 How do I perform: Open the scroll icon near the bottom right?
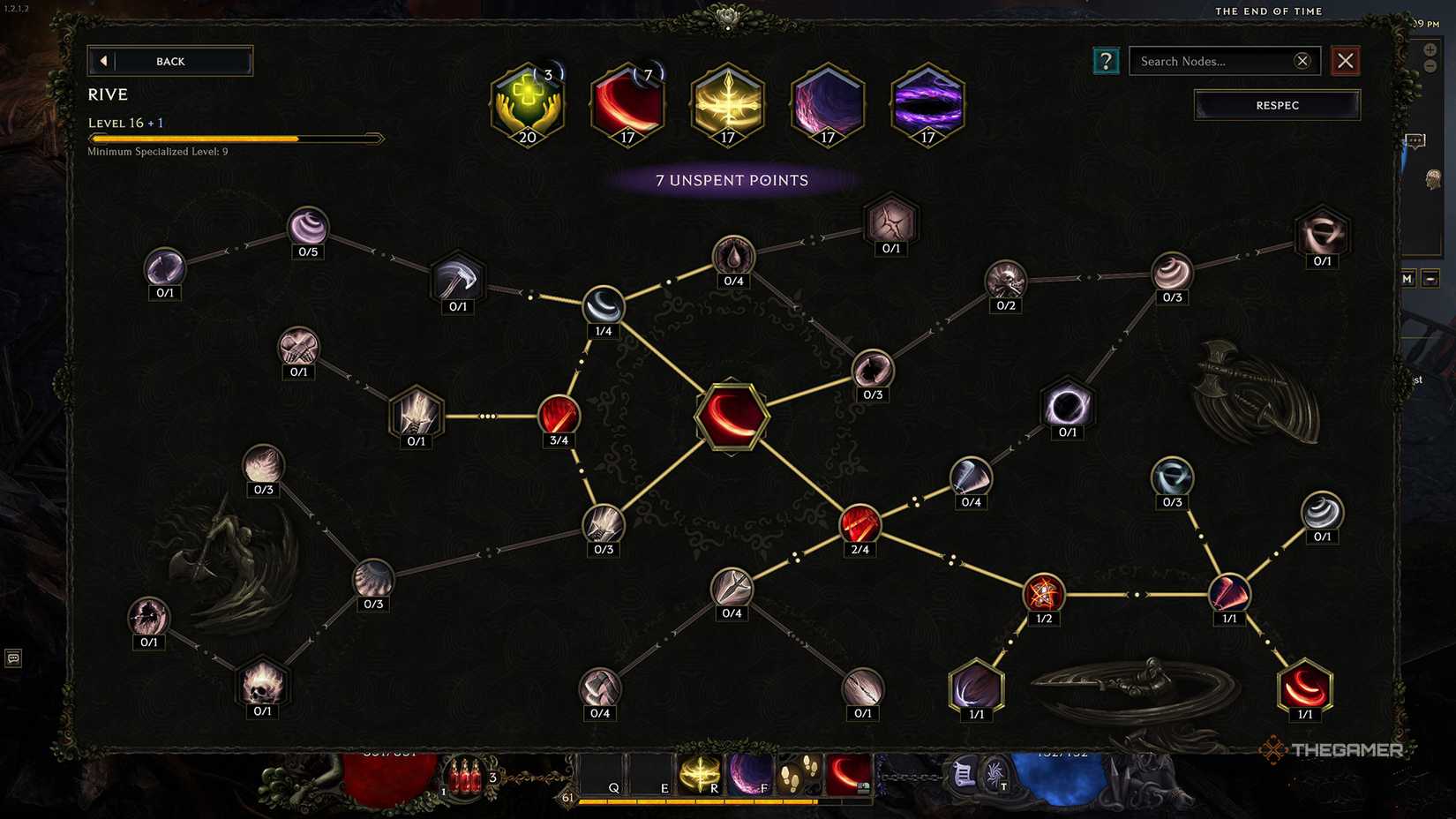click(x=962, y=777)
